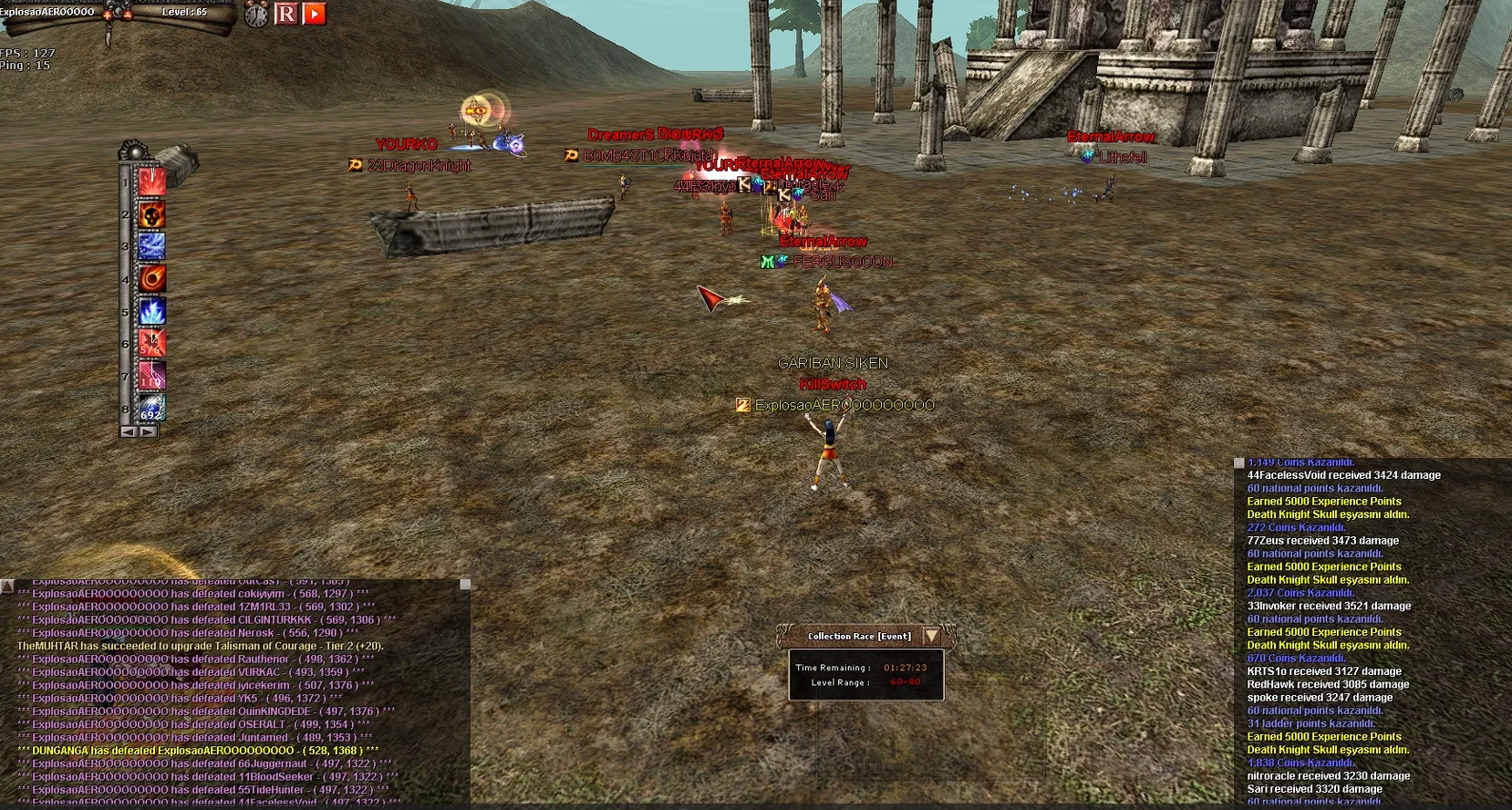Click the top-left corner button of the kill log
1512x810 pixels.
[x=6, y=585]
